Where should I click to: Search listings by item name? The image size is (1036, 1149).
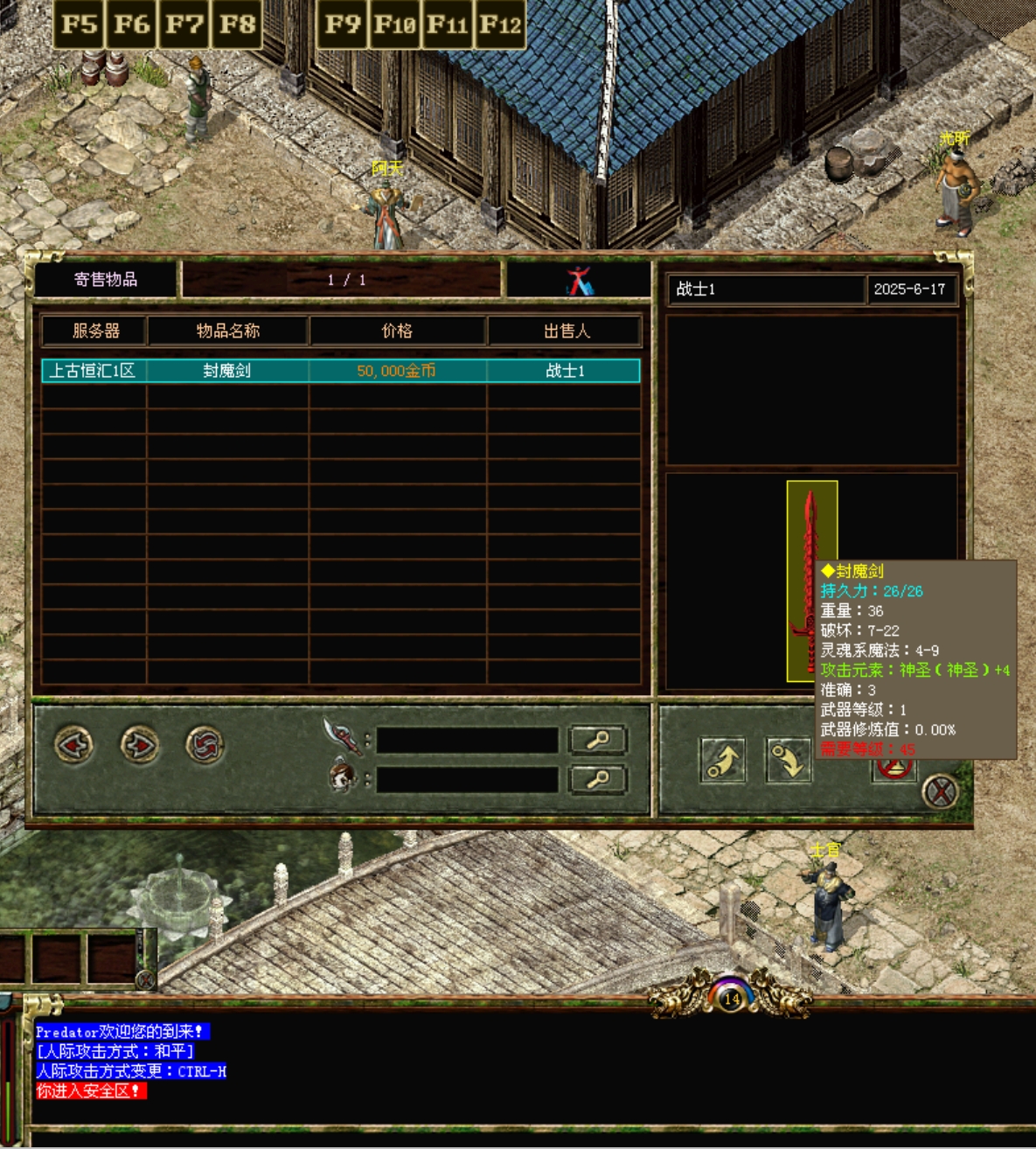(x=598, y=741)
